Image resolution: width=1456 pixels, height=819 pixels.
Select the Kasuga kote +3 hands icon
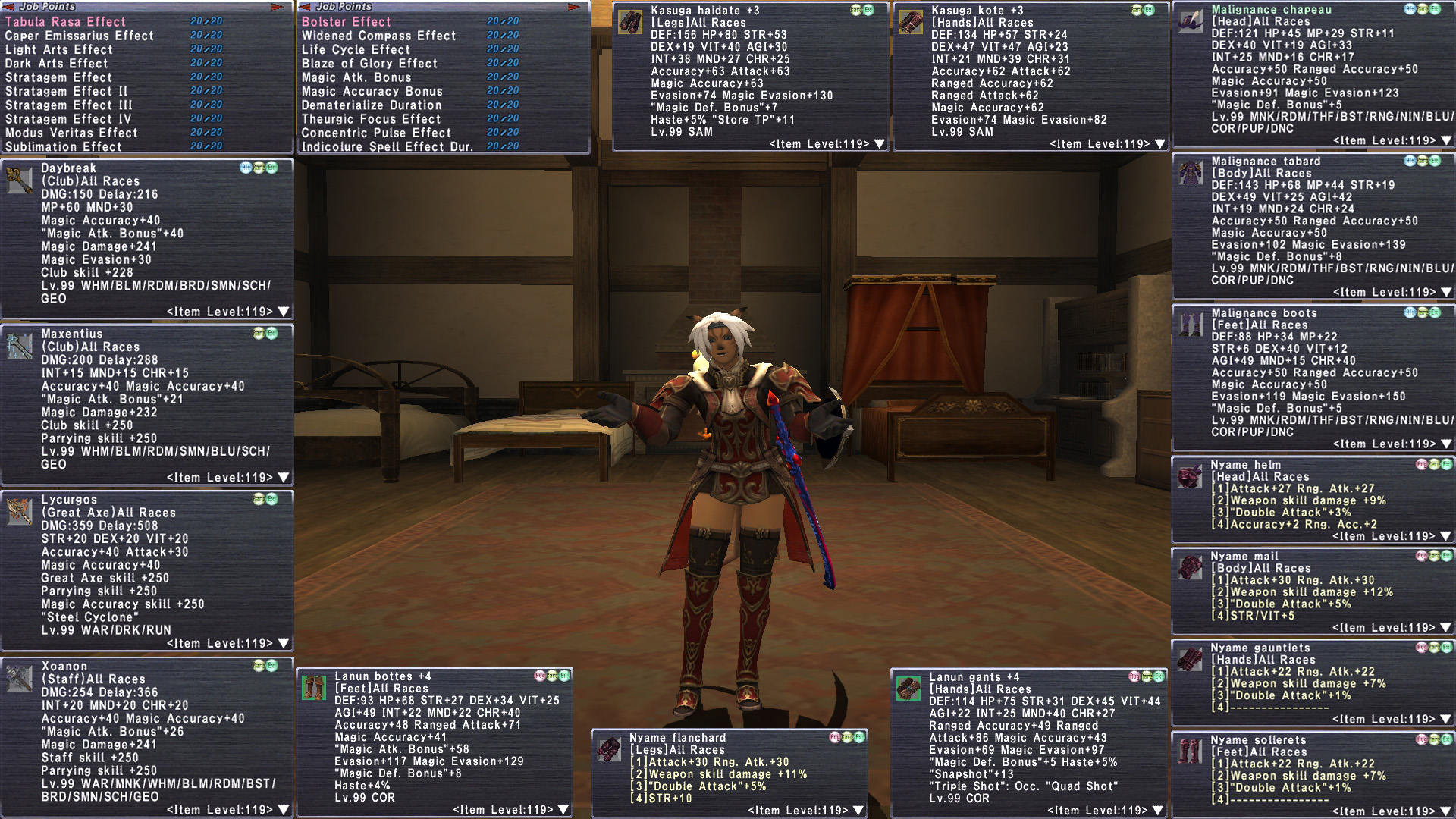(911, 22)
